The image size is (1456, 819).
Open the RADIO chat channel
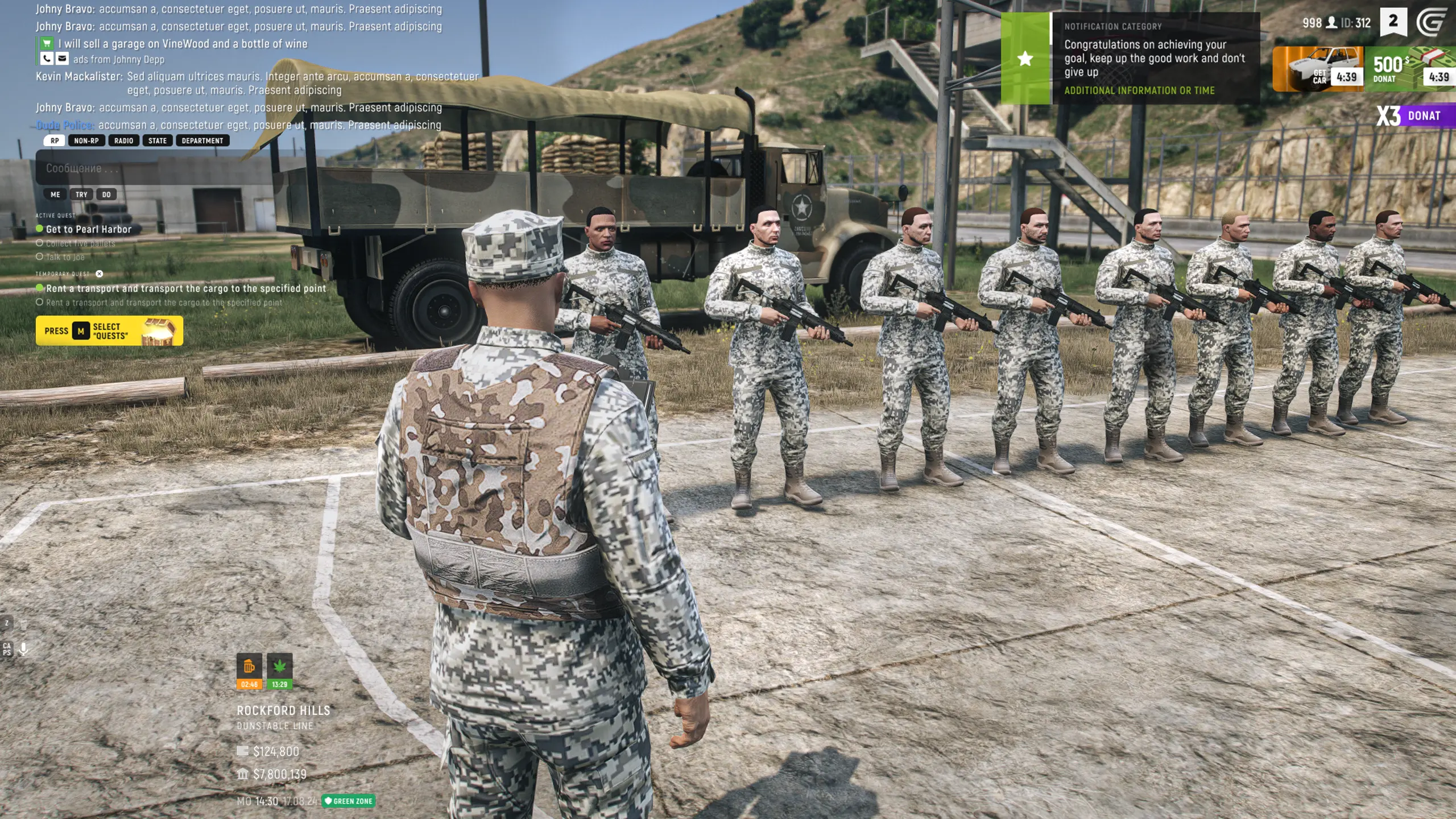(x=123, y=140)
